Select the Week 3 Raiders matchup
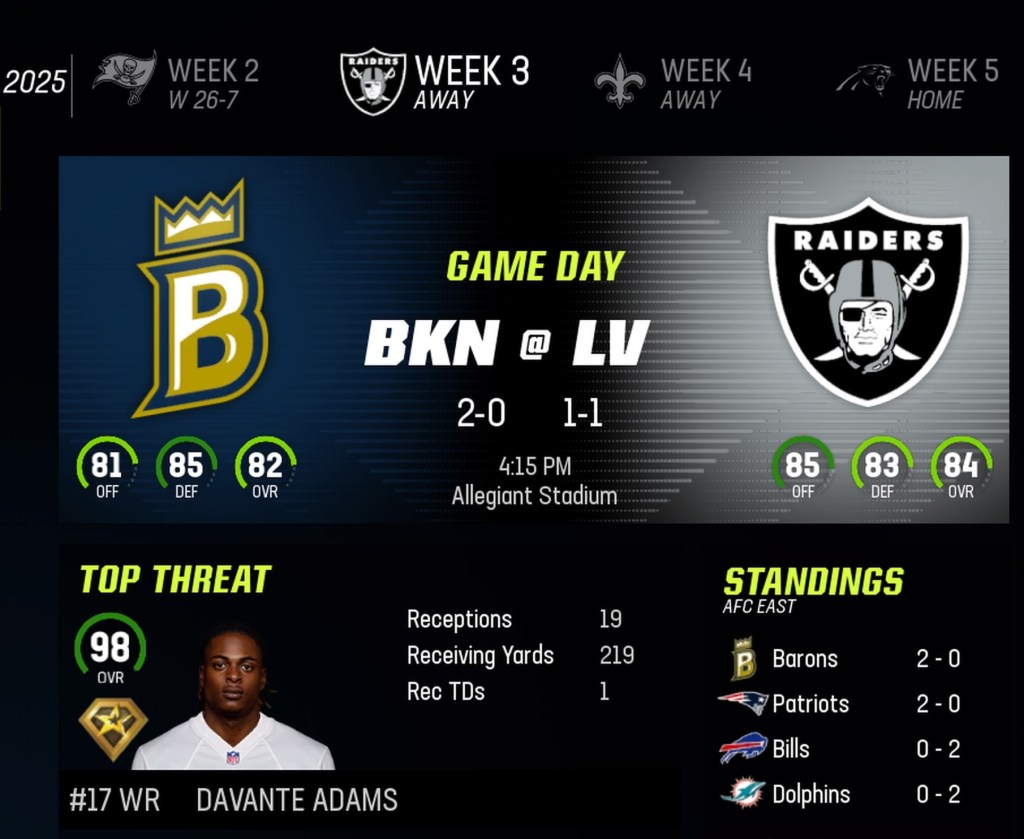Screen dimensions: 1024x839 [434, 82]
